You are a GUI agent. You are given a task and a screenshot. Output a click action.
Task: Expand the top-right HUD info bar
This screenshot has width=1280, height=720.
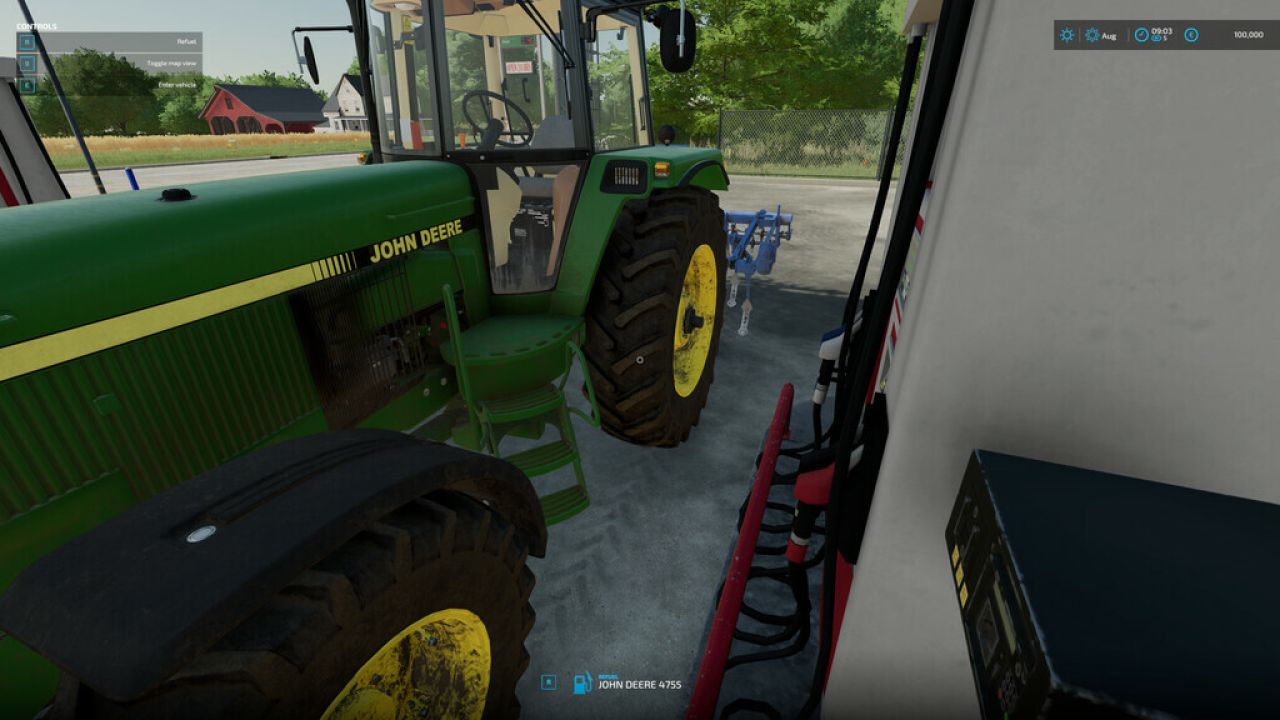coord(1160,36)
